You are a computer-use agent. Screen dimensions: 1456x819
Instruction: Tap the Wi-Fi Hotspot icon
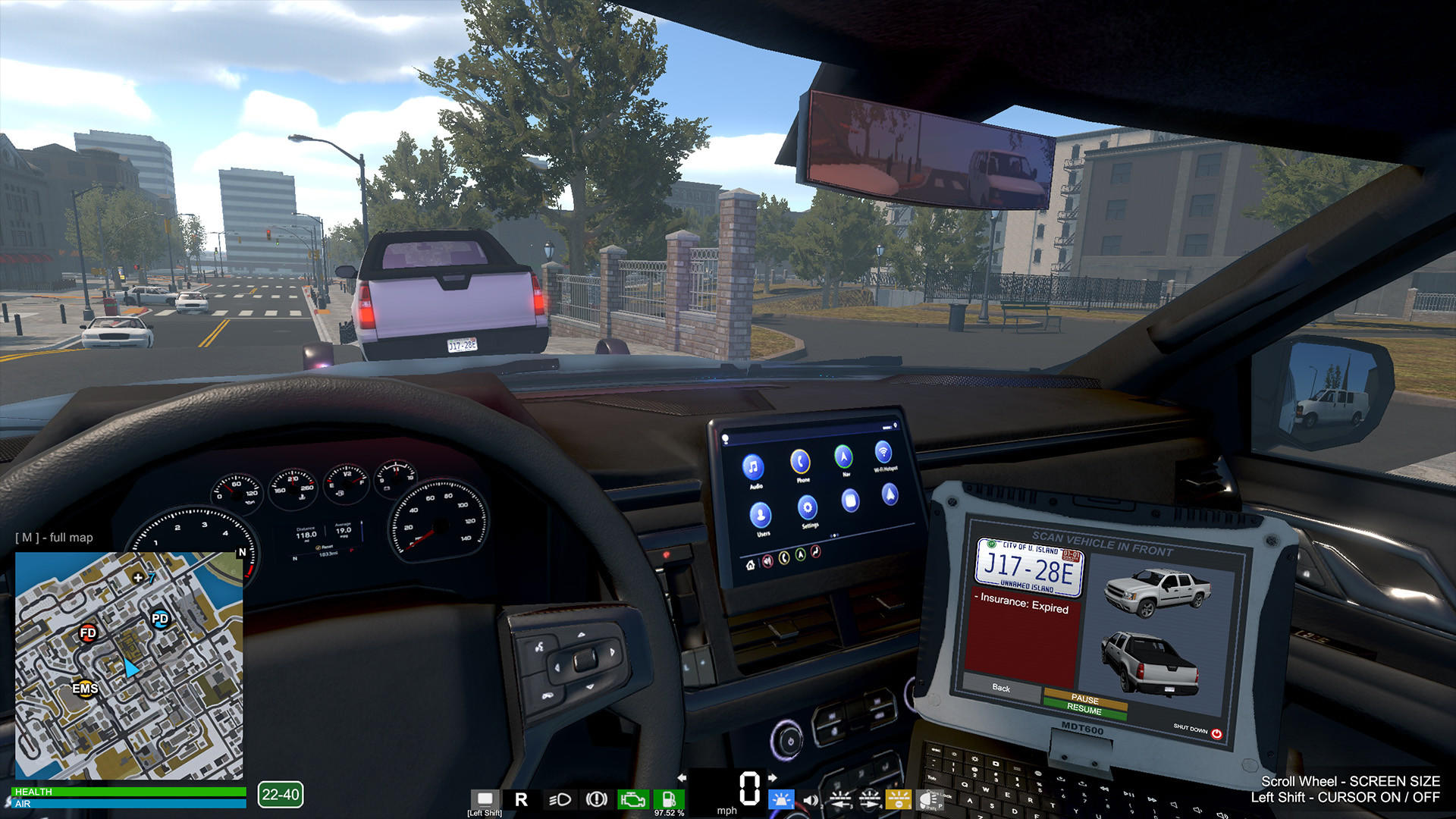point(883,453)
